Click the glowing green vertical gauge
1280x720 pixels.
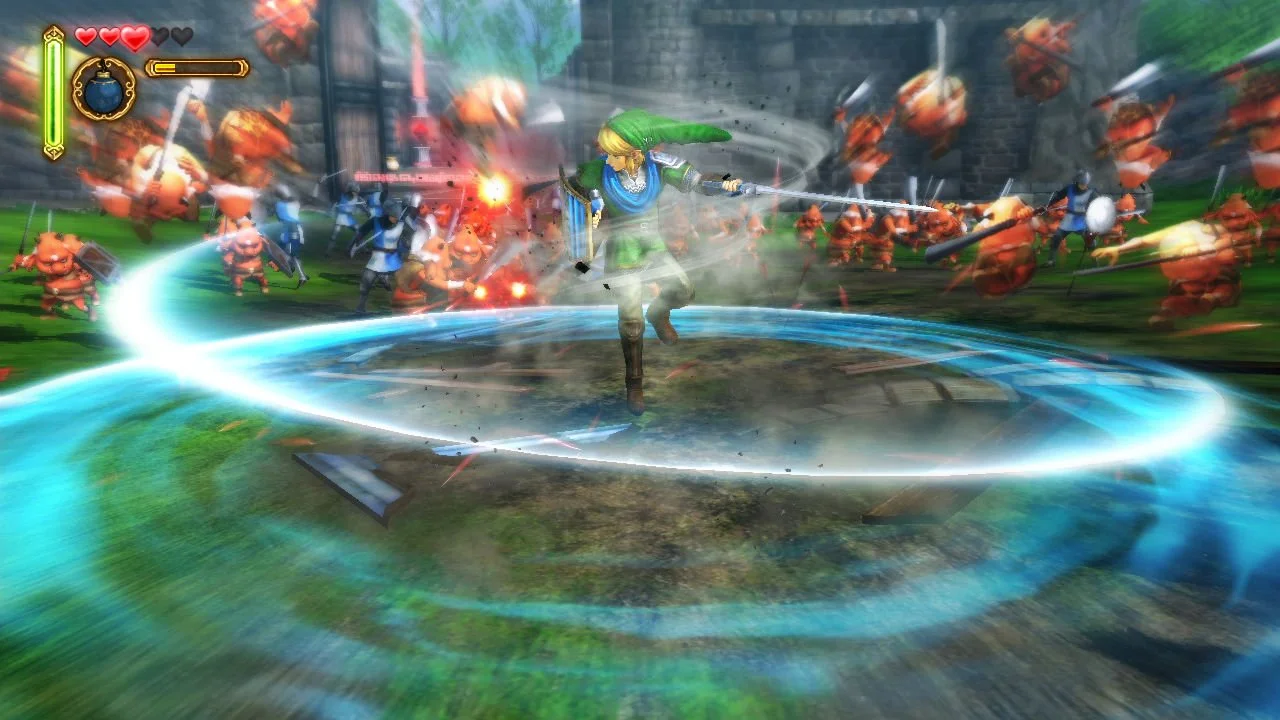[x=53, y=90]
